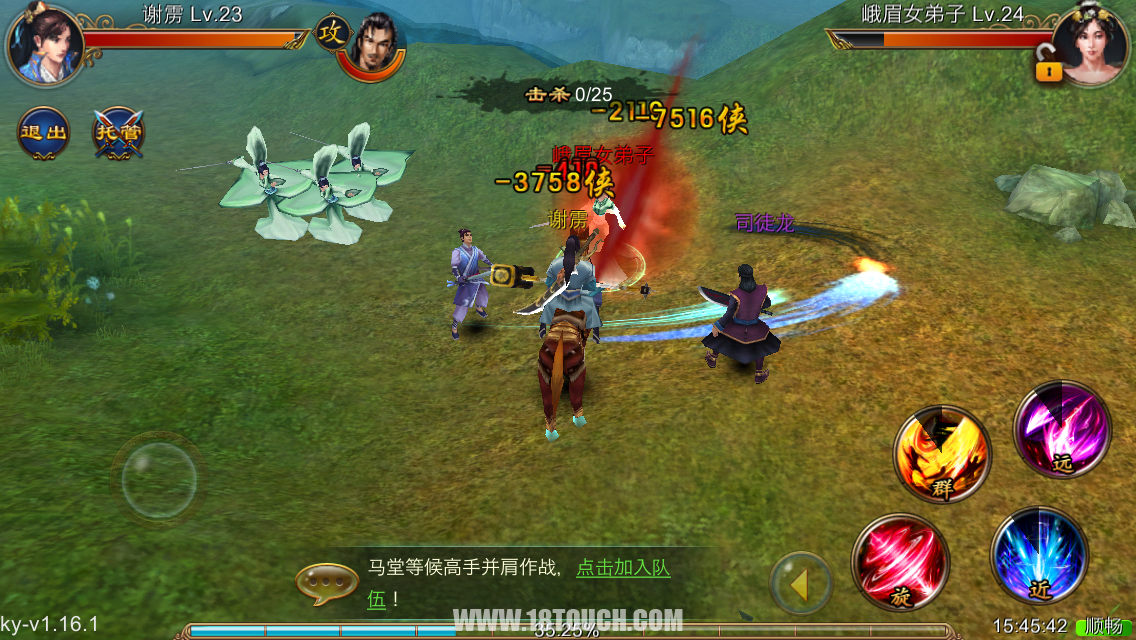Touch the virtual joystick pad

(159, 480)
